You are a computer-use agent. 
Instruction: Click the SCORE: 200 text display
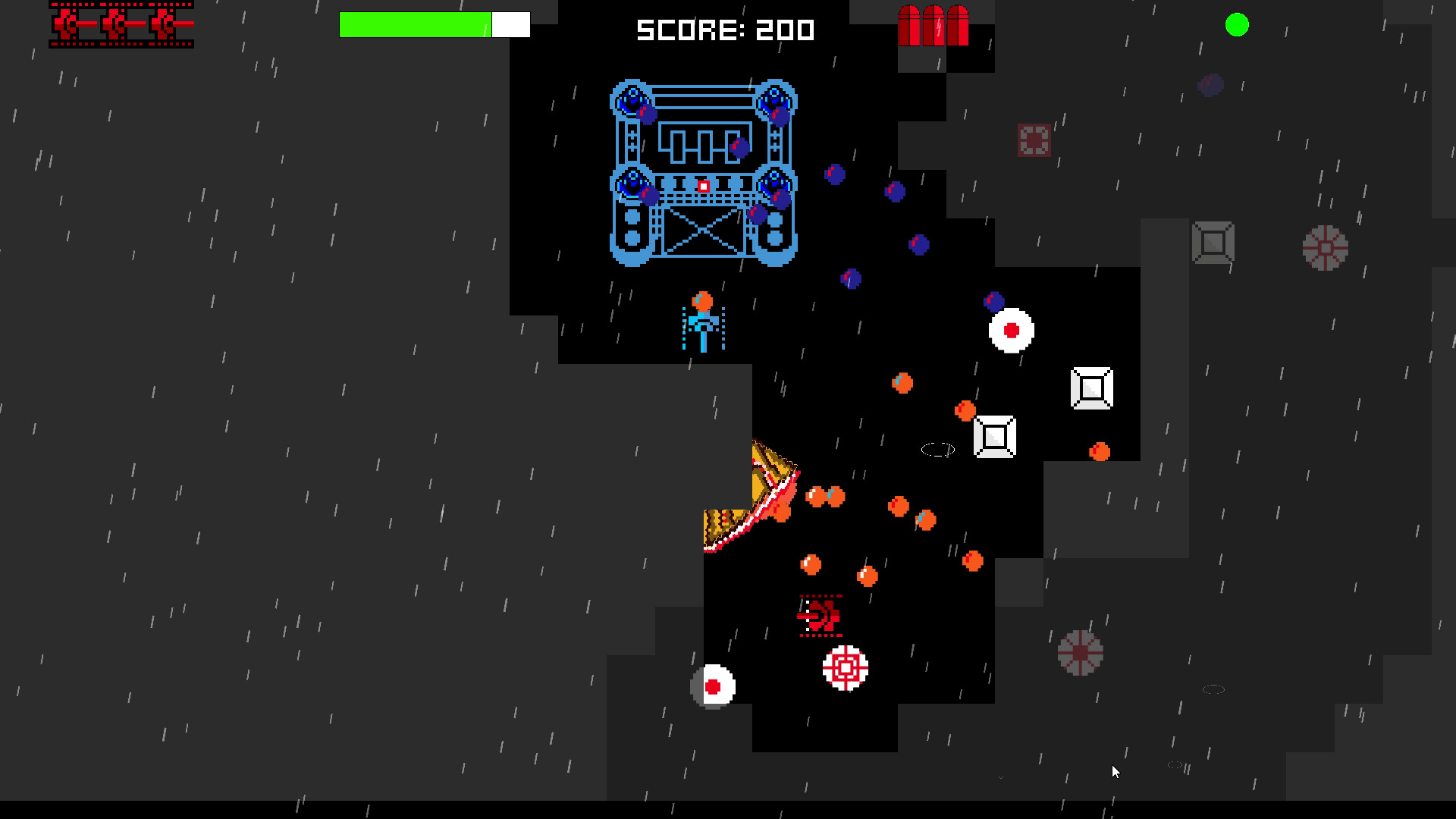click(x=724, y=30)
